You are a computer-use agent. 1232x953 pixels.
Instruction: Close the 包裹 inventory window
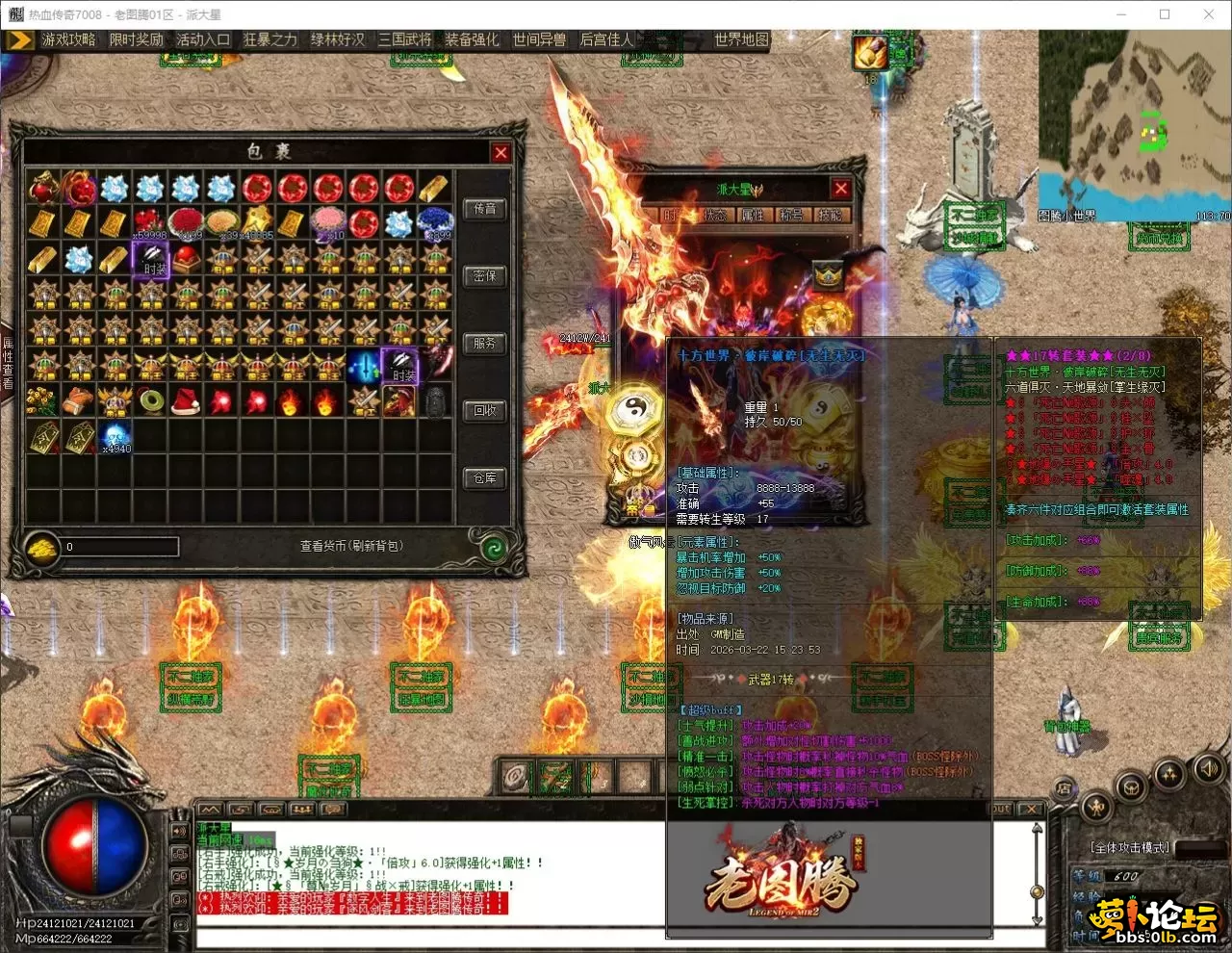click(500, 152)
